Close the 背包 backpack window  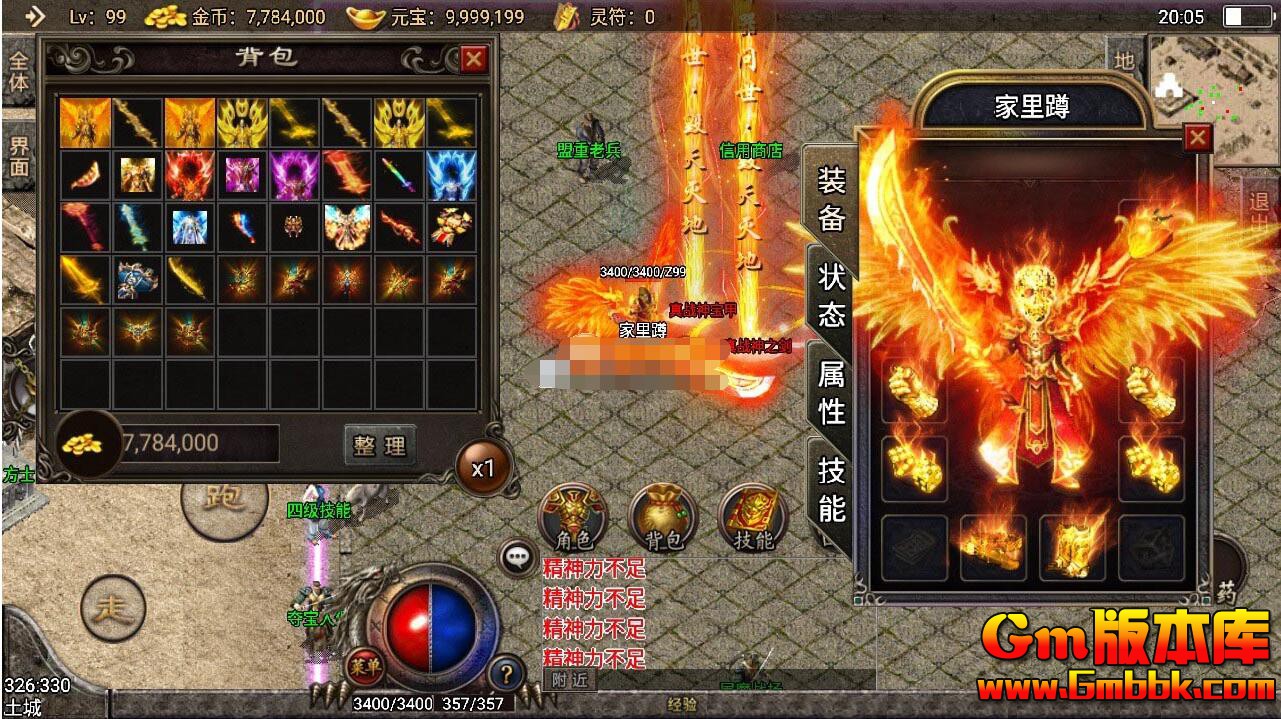coord(473,59)
